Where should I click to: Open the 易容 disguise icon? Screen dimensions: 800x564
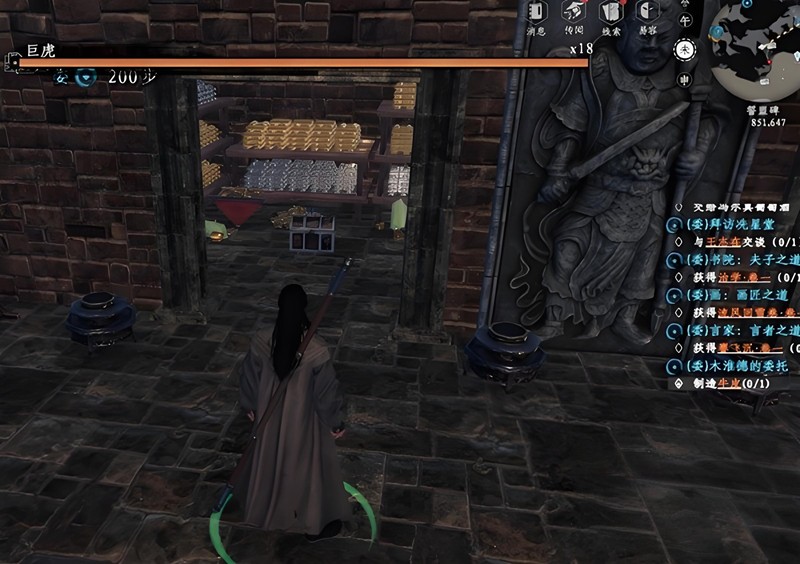[x=646, y=14]
